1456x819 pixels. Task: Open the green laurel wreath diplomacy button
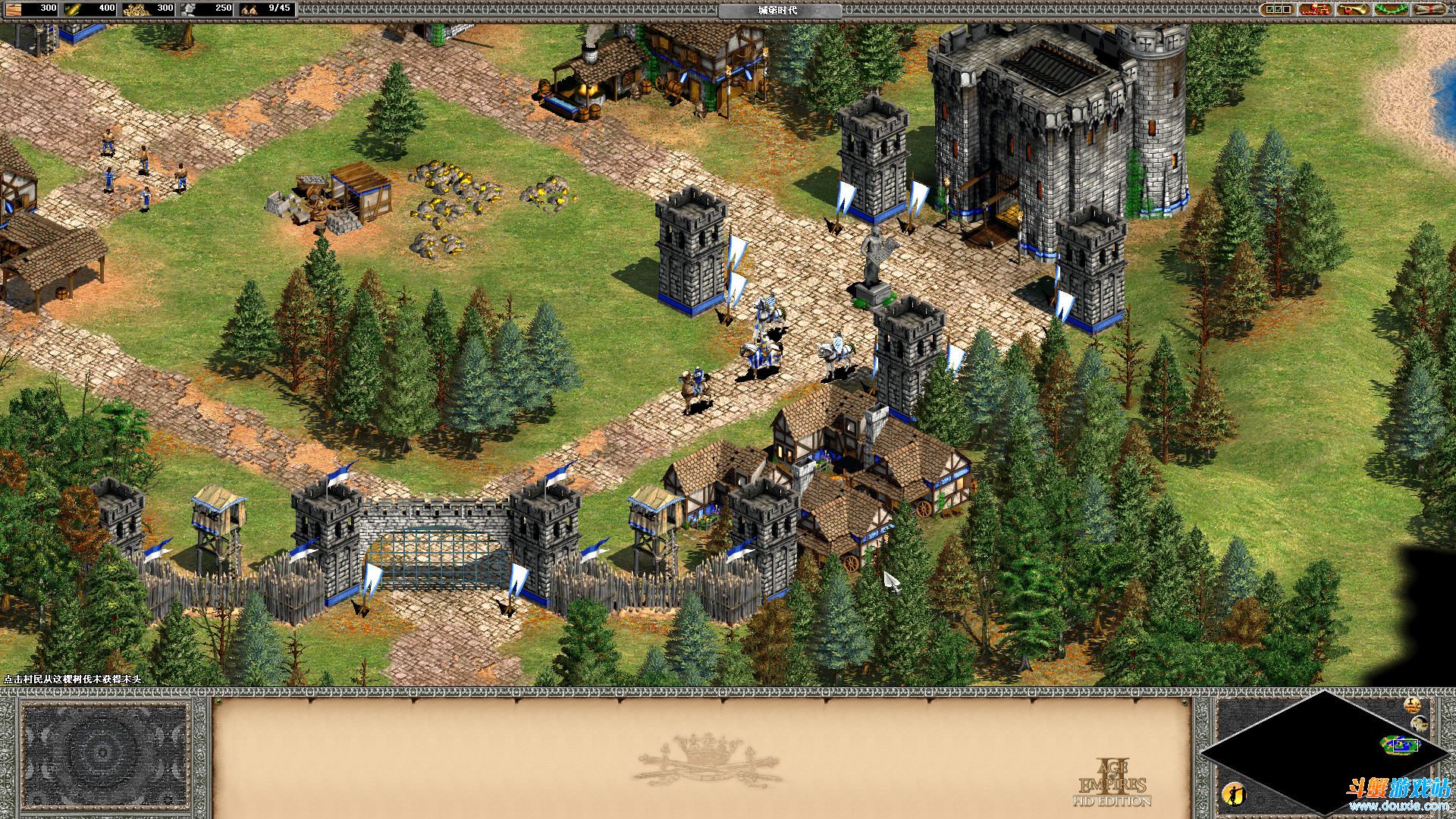[x=1391, y=9]
